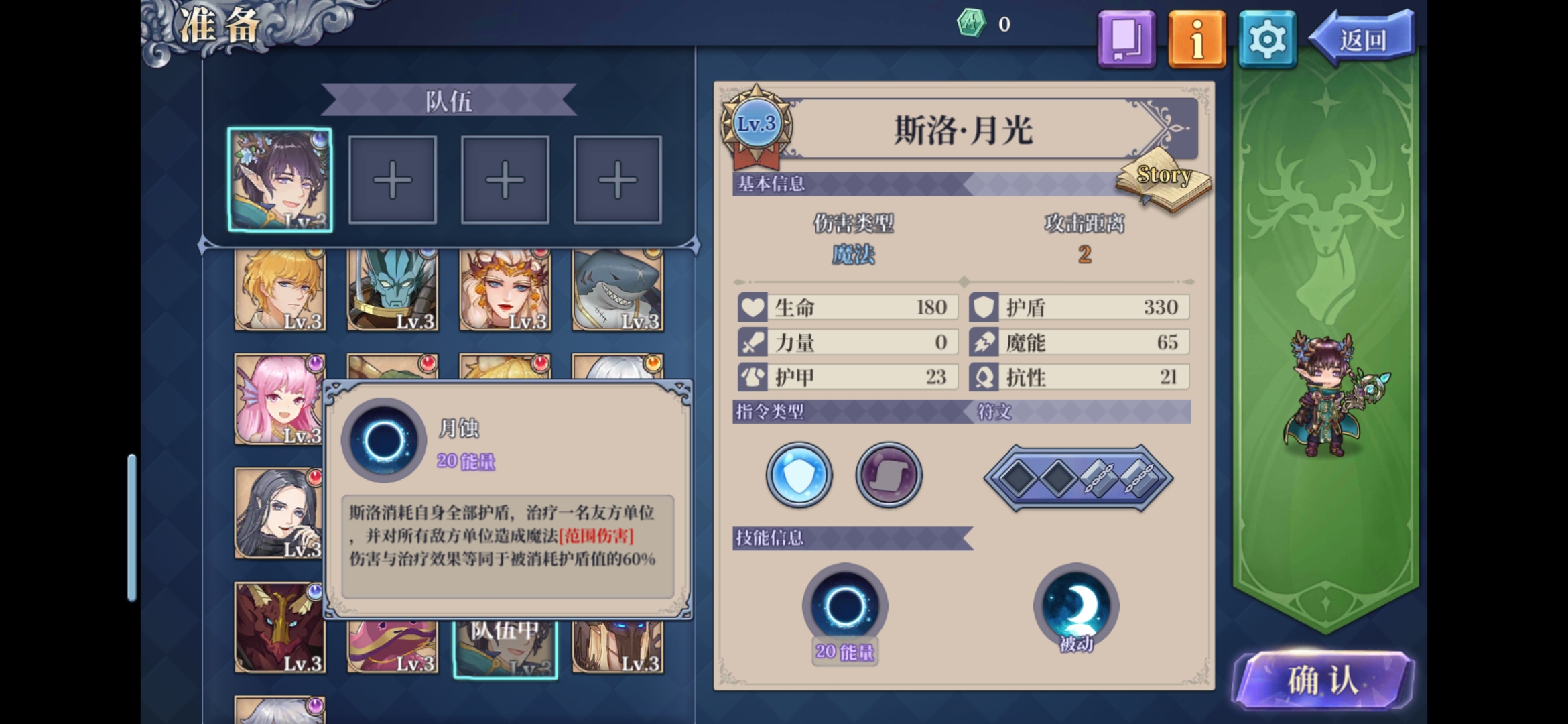
Task: Tap the purple scroll command type icon
Action: click(x=889, y=475)
